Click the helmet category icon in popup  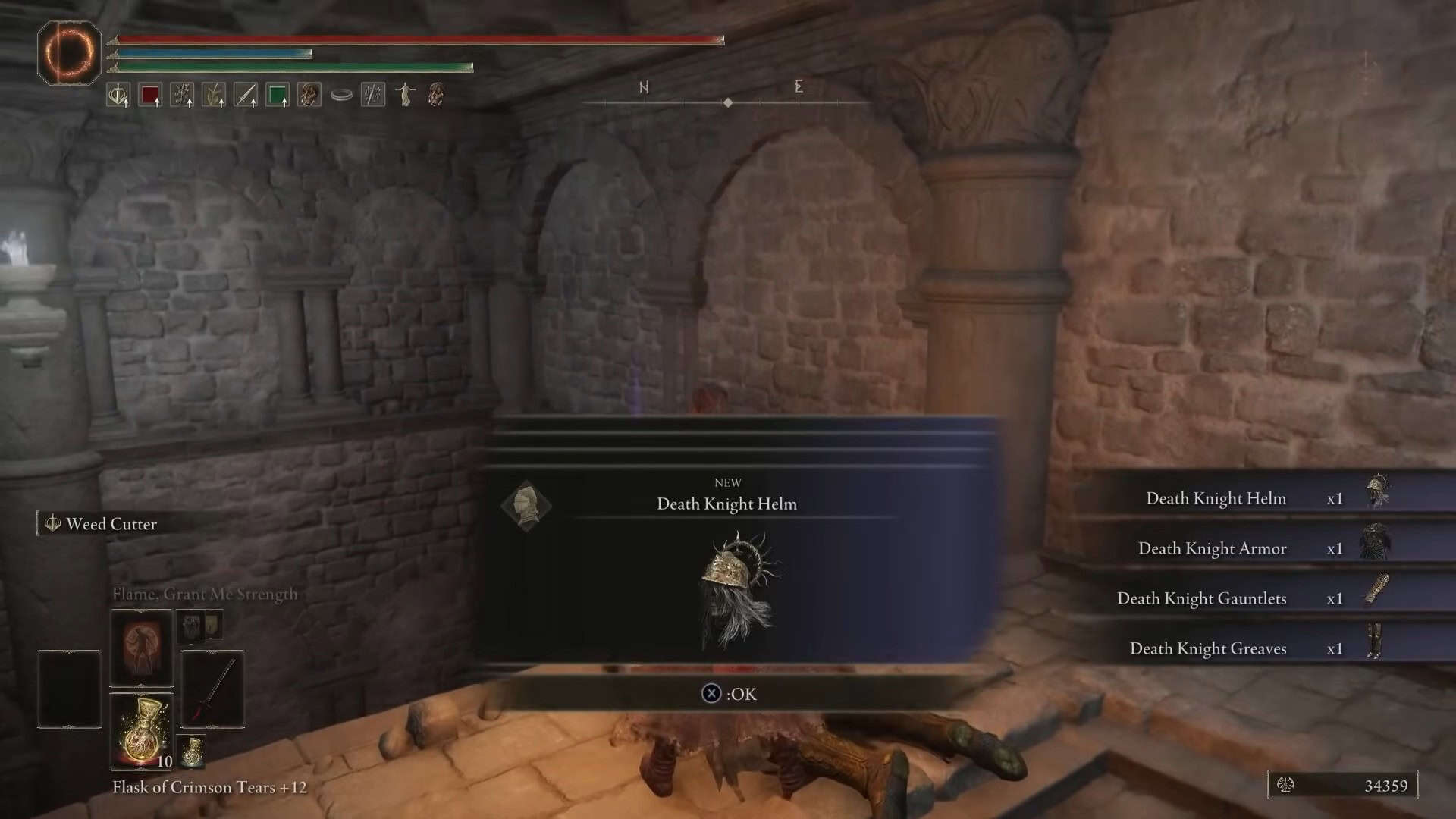click(526, 505)
